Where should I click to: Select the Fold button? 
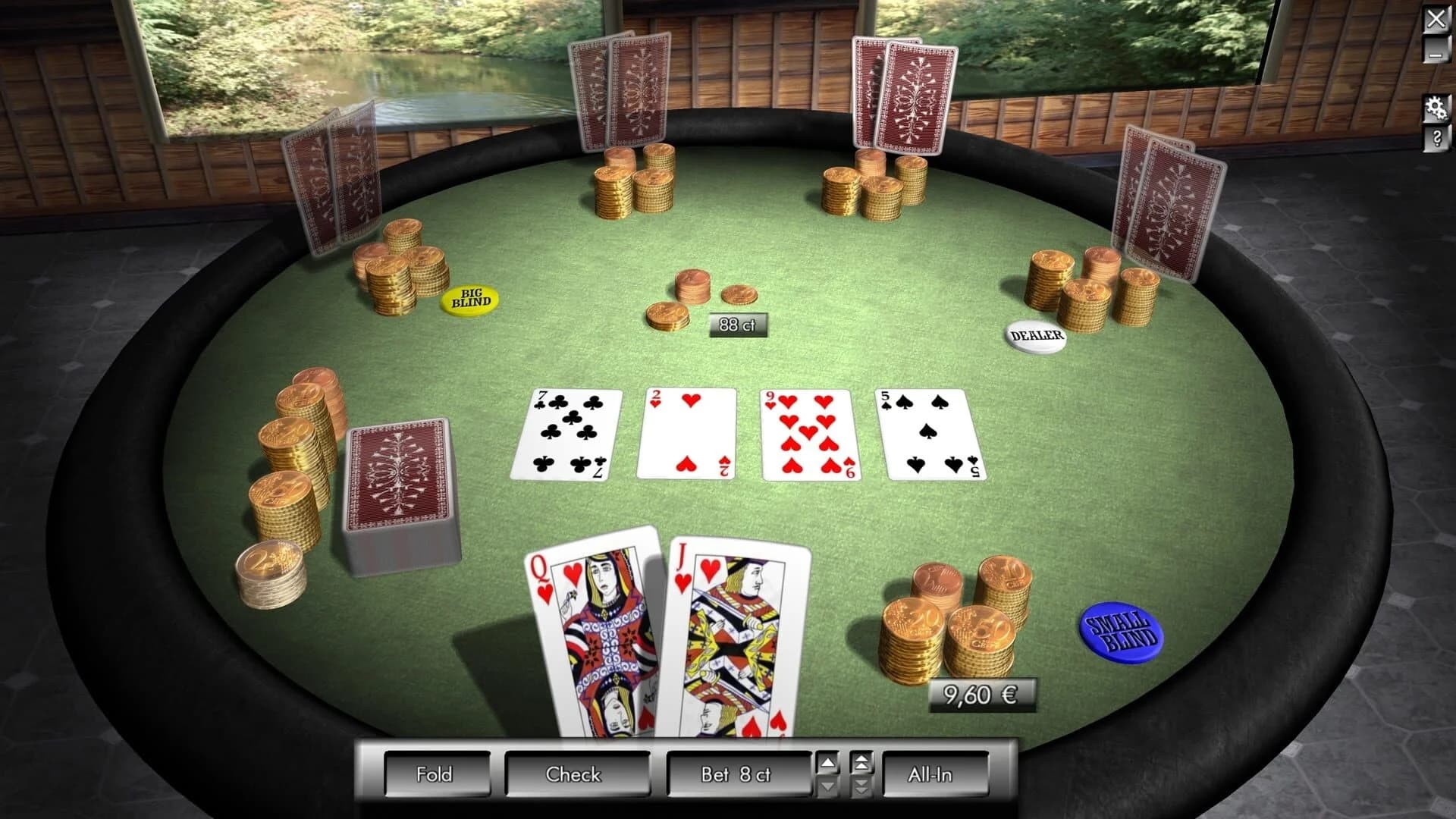point(438,774)
